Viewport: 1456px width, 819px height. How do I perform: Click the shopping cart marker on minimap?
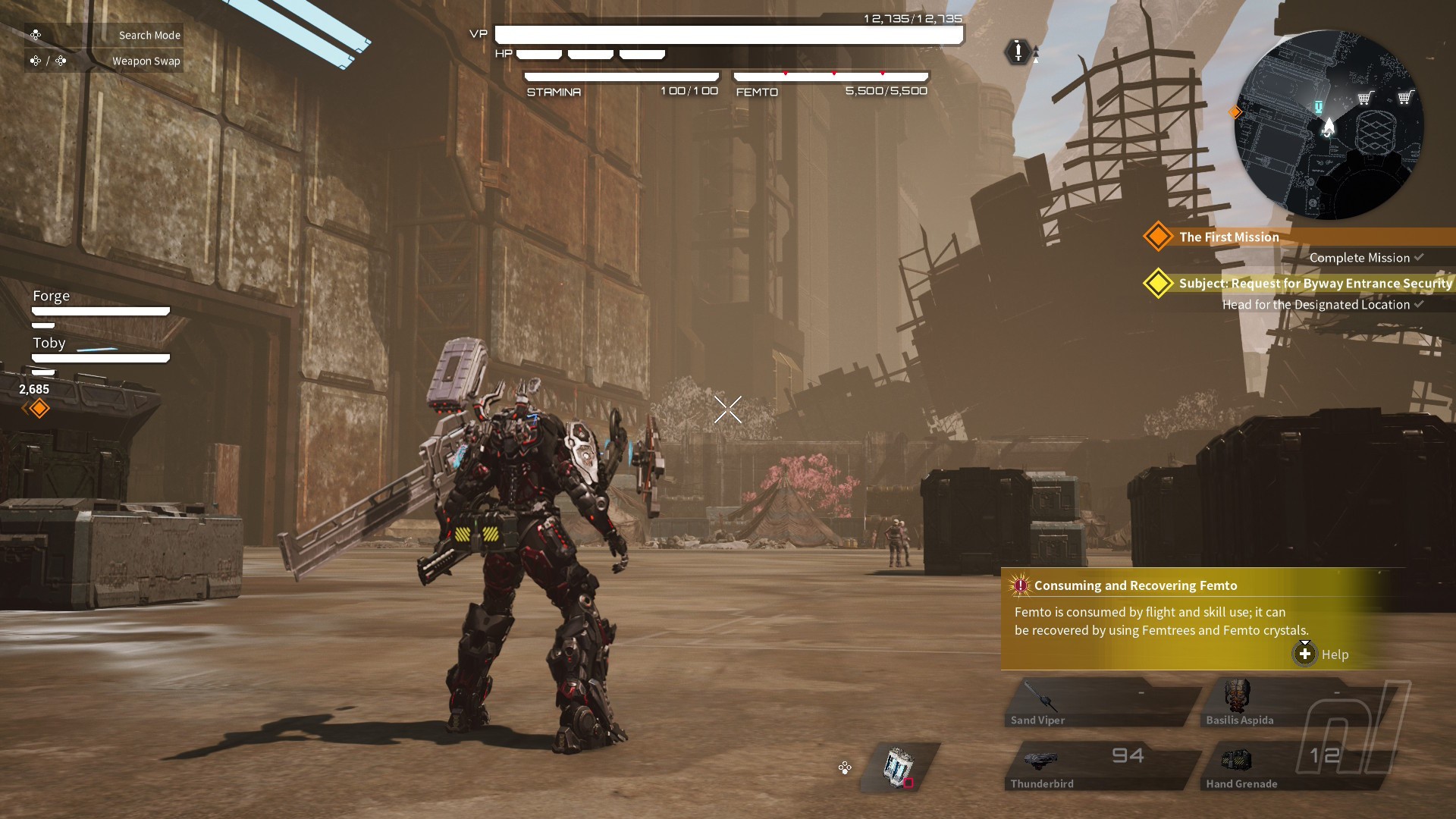(x=1365, y=98)
